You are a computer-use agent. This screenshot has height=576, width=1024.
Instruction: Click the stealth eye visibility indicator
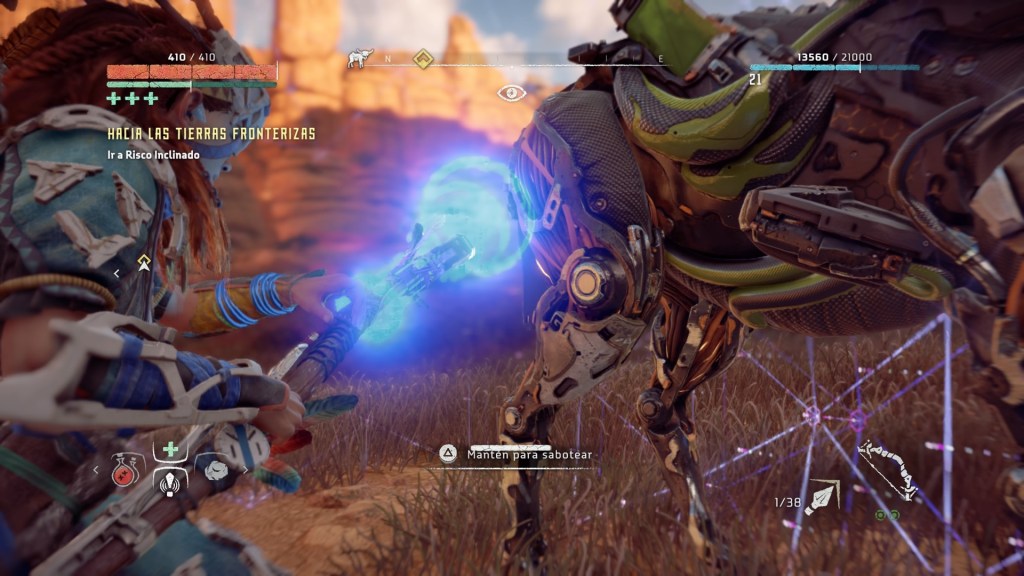pos(512,93)
